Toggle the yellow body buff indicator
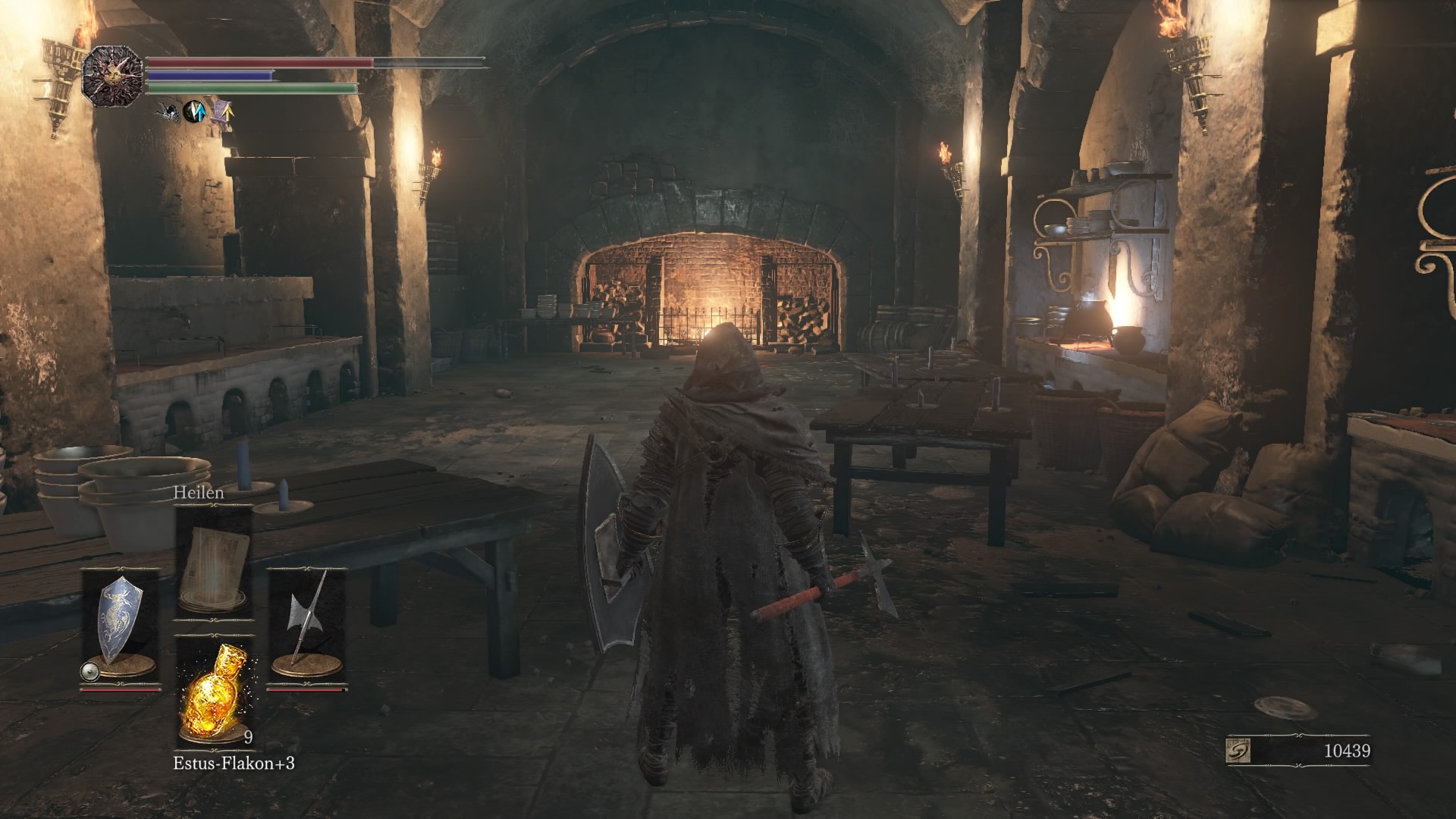1456x819 pixels. pos(225,112)
